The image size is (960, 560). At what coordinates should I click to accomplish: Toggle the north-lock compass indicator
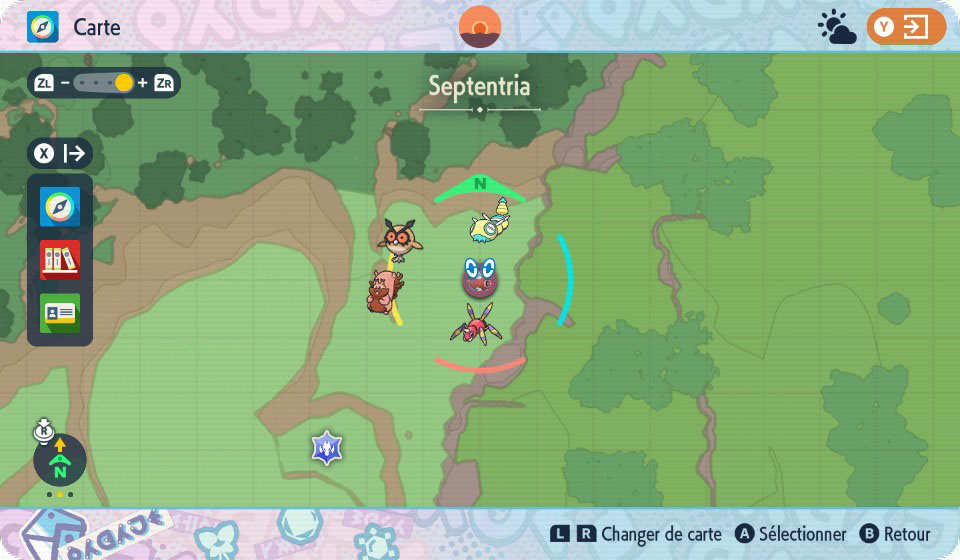(60, 459)
